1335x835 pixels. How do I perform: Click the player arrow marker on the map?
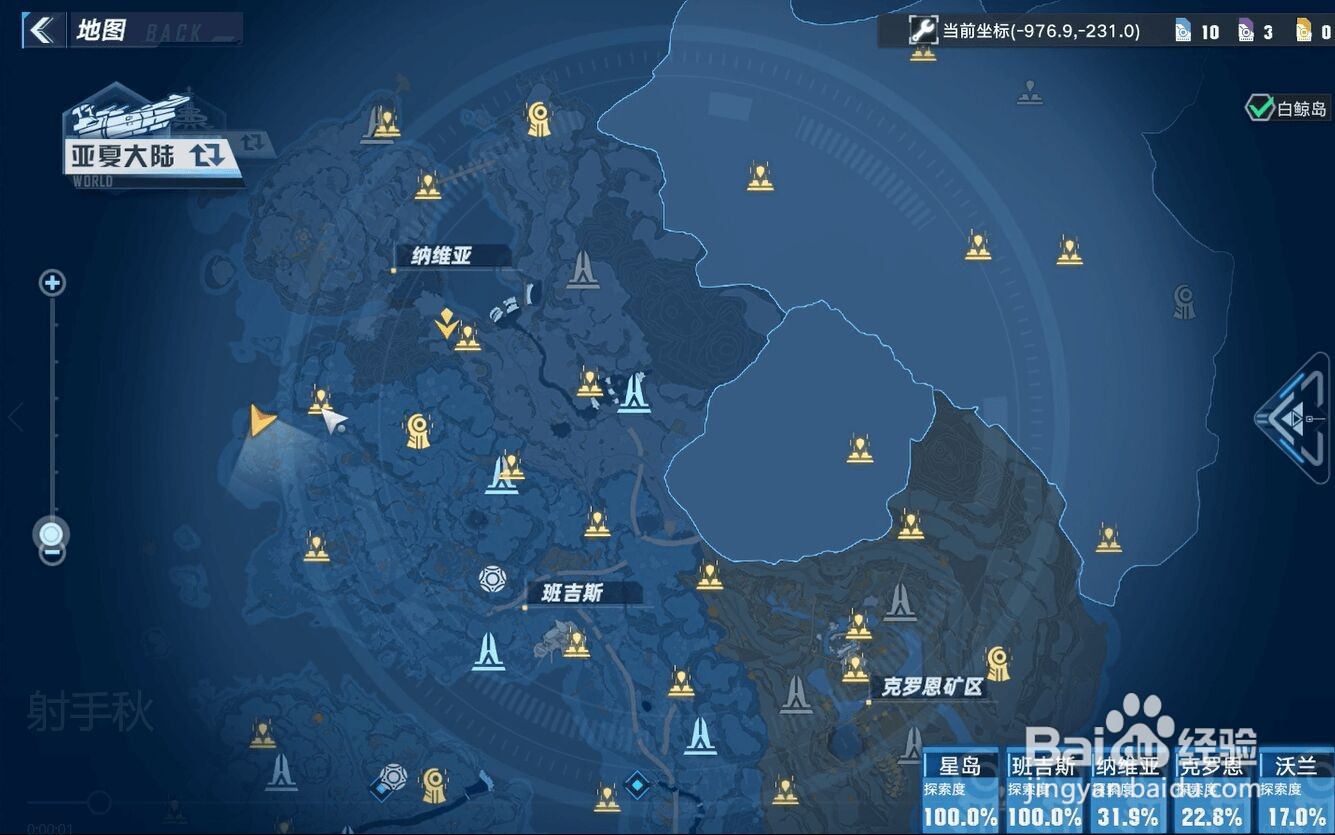point(260,420)
